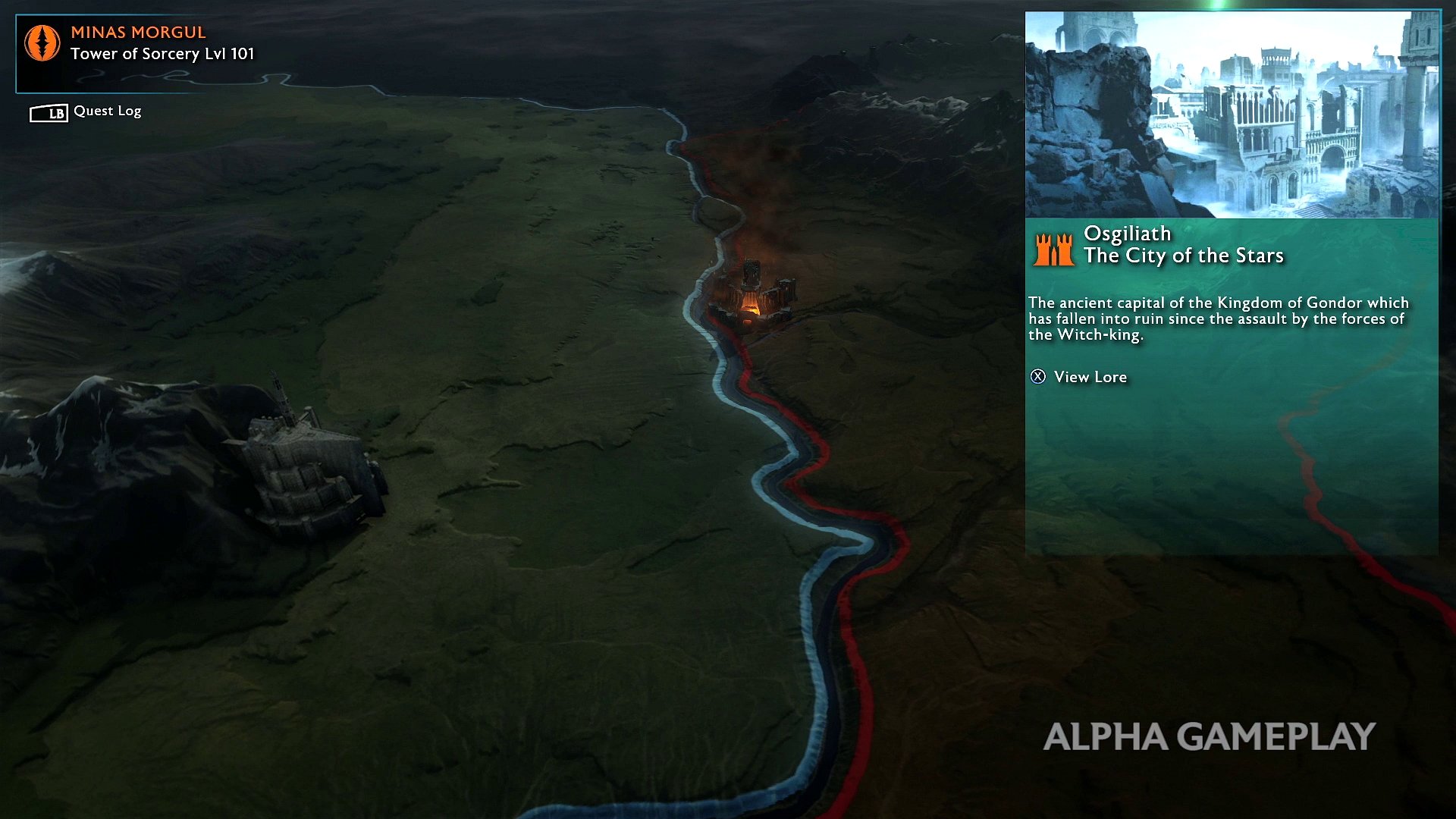Open the Quest Log
The image size is (1456, 819).
point(86,111)
